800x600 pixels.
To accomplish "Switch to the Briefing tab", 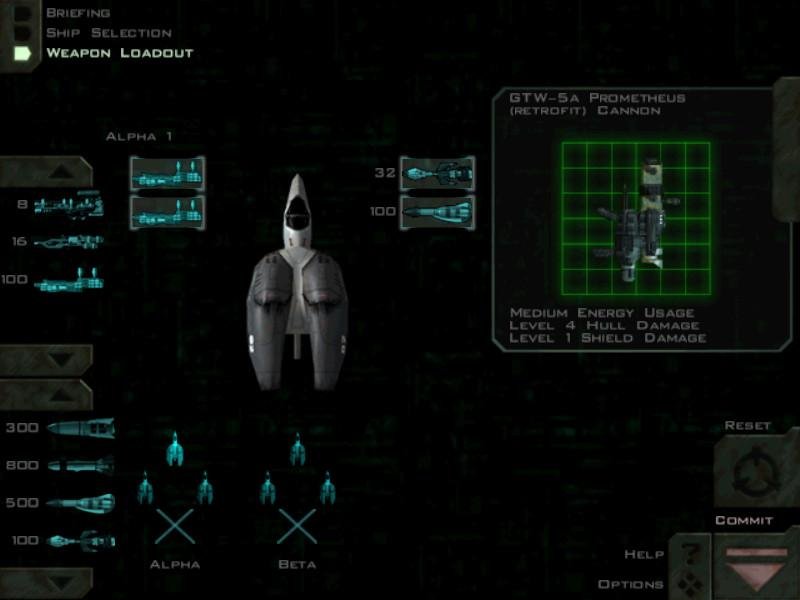I will click(x=78, y=13).
